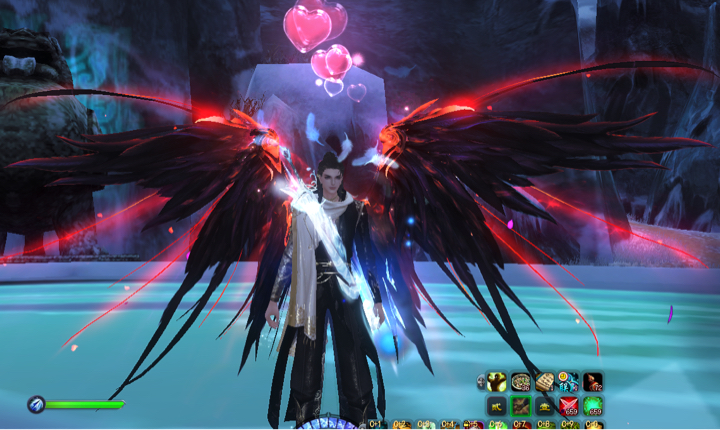The width and height of the screenshot is (720, 430).
Task: Click the small arrow beside the hotbar
Action: pos(481,381)
